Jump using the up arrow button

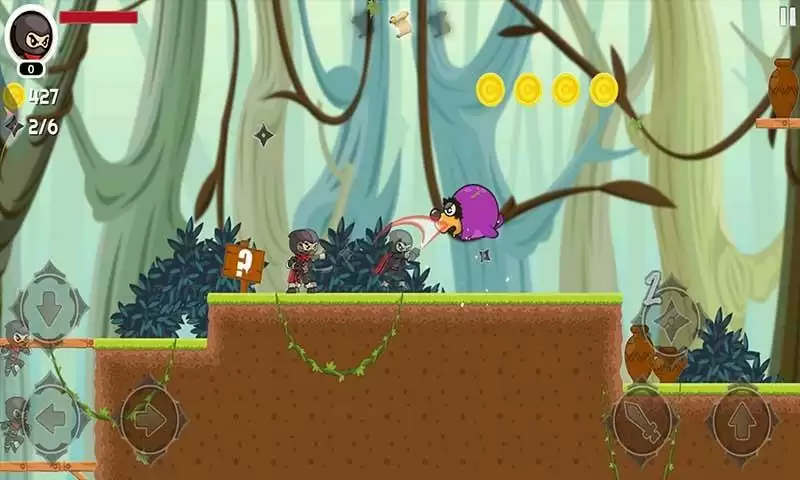pyautogui.click(x=742, y=420)
